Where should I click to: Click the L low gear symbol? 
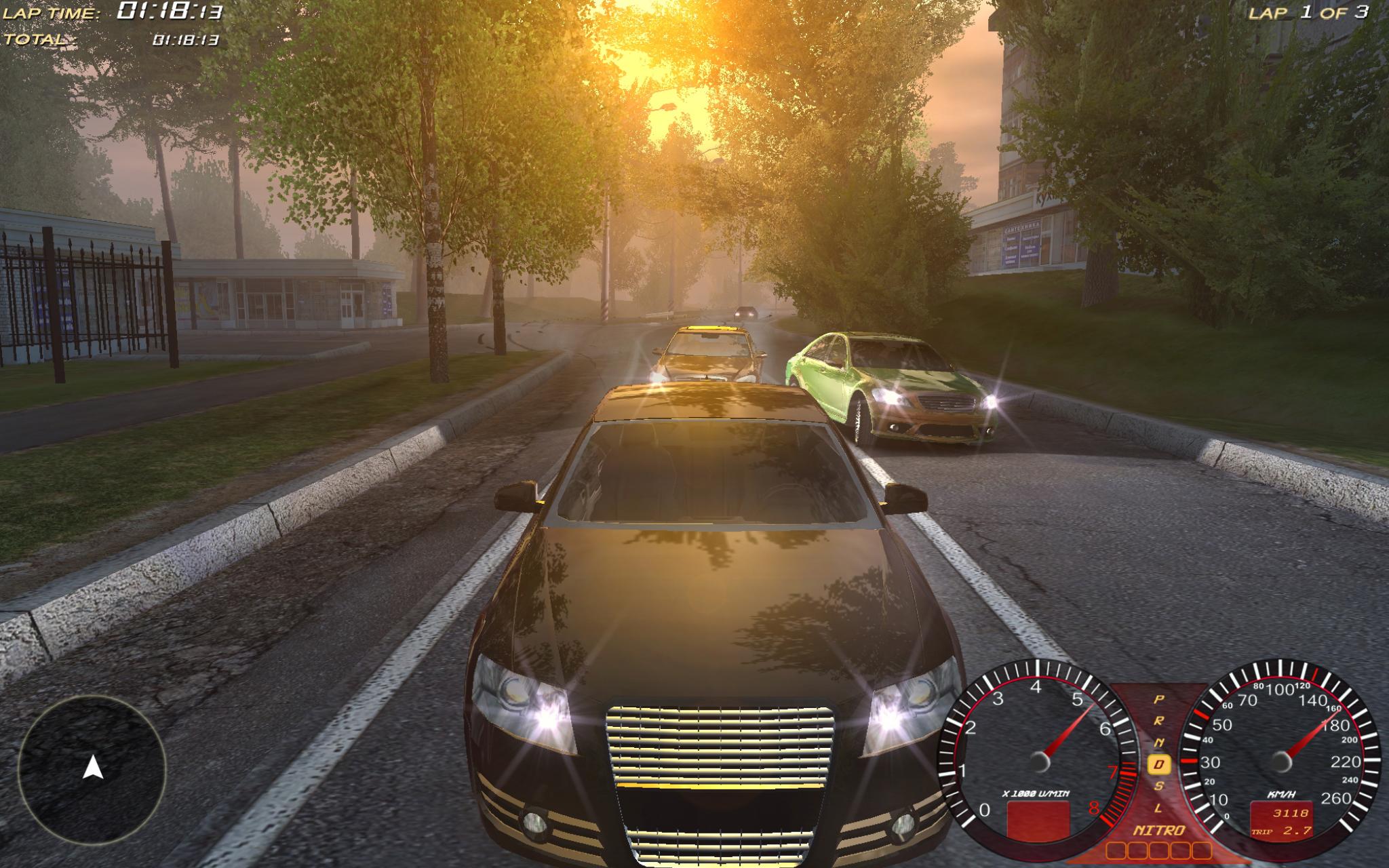(x=1158, y=806)
